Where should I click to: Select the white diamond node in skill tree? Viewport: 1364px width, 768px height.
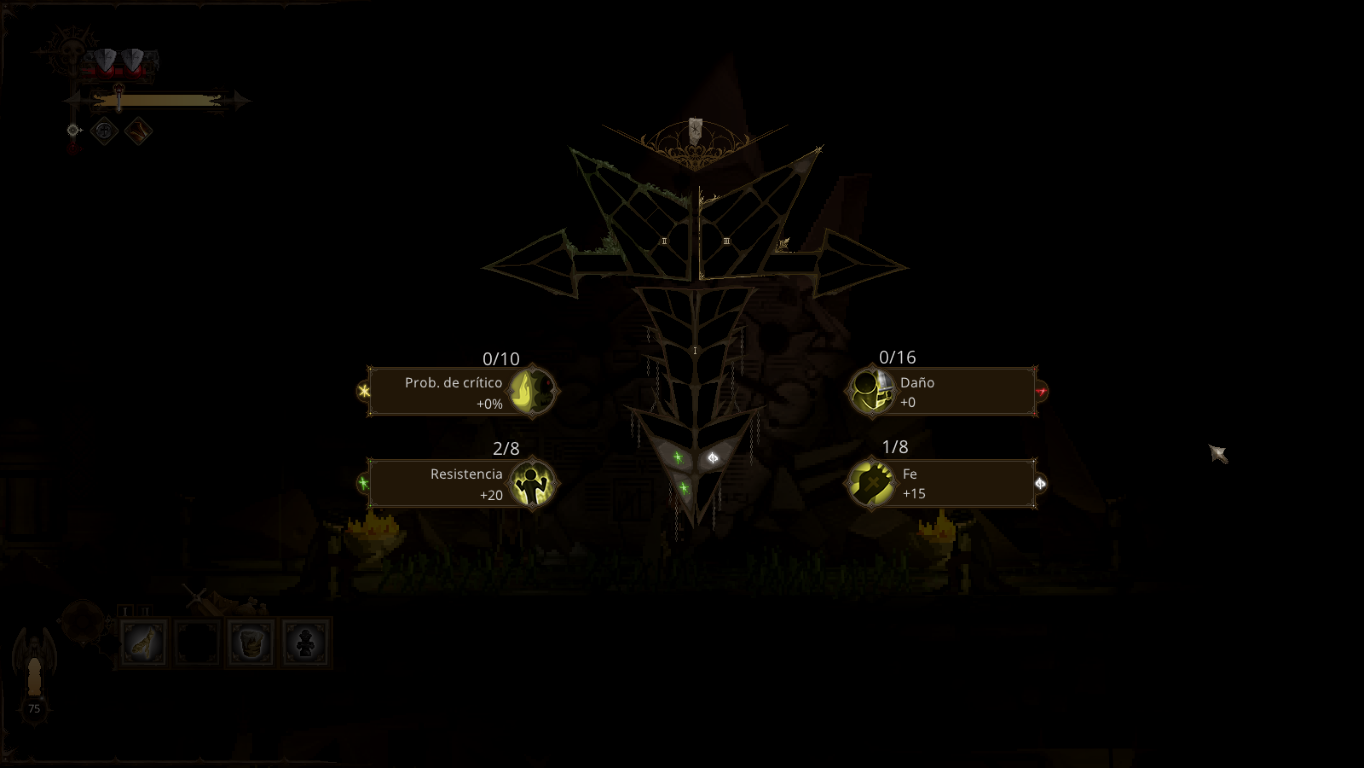point(713,458)
